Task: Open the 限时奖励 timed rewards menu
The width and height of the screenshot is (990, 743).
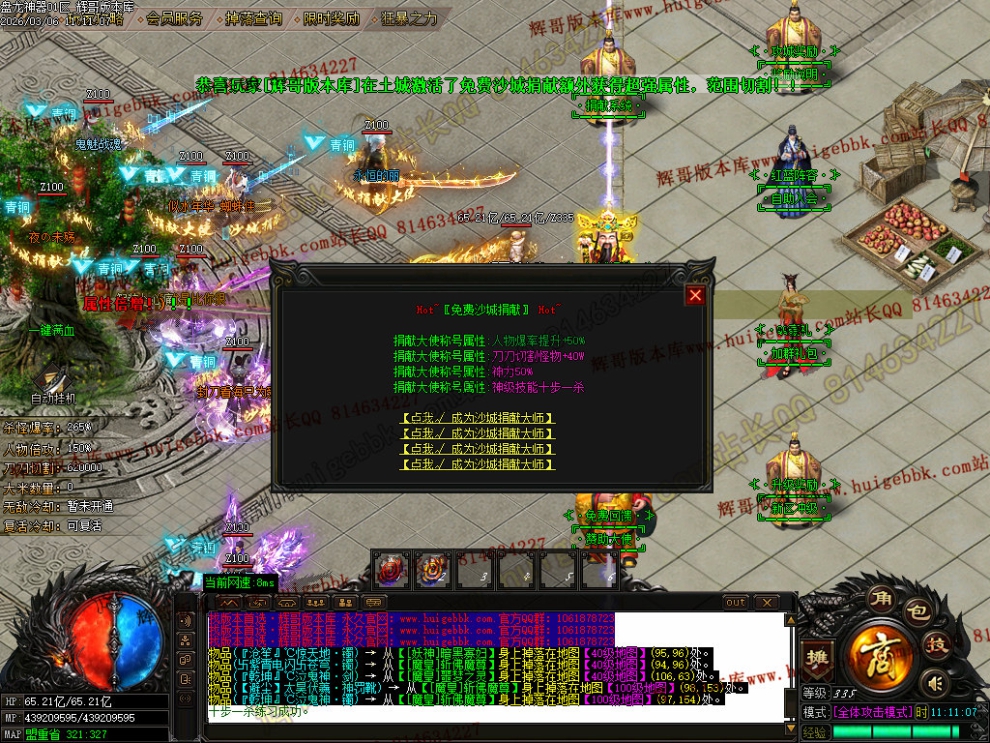Action: (330, 18)
